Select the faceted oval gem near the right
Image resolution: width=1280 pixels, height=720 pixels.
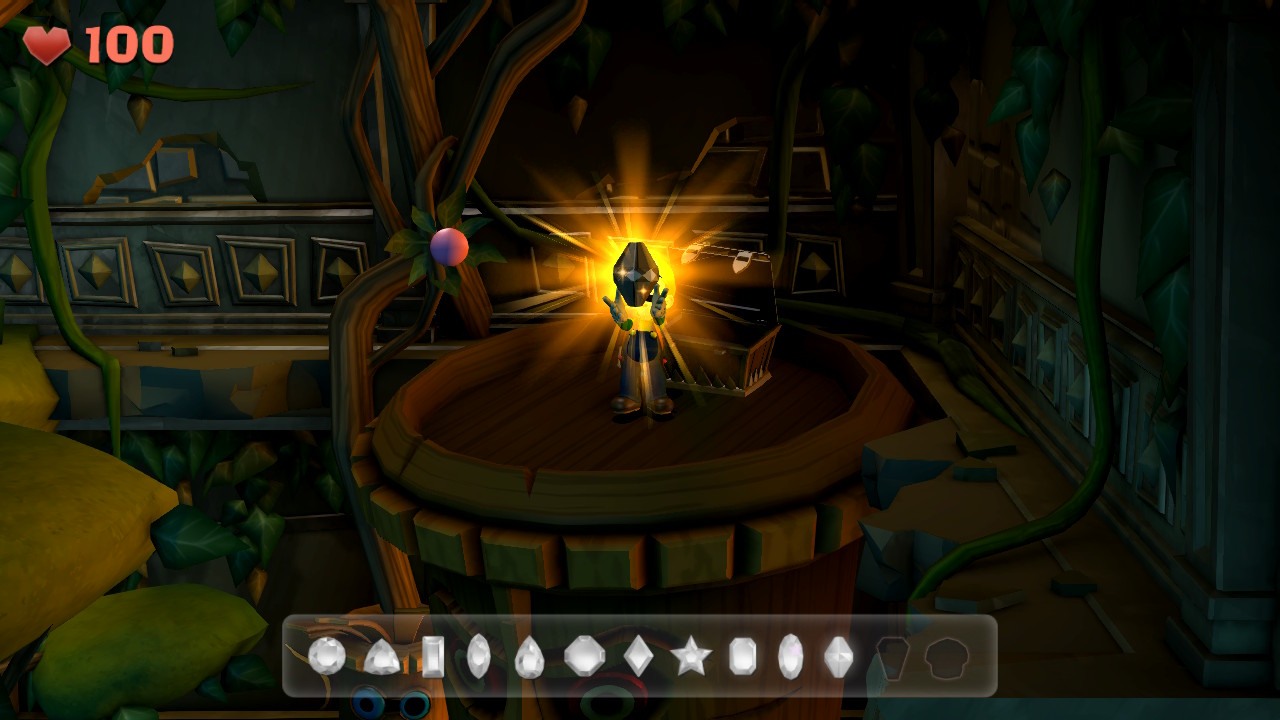(x=789, y=656)
